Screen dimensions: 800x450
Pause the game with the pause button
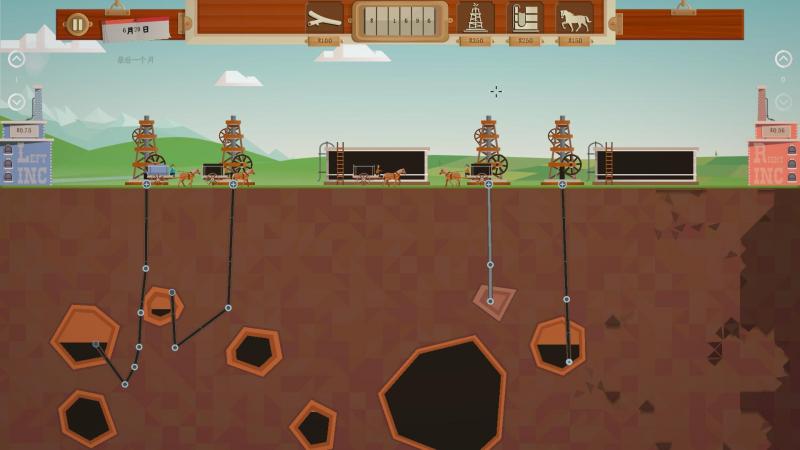click(x=77, y=23)
